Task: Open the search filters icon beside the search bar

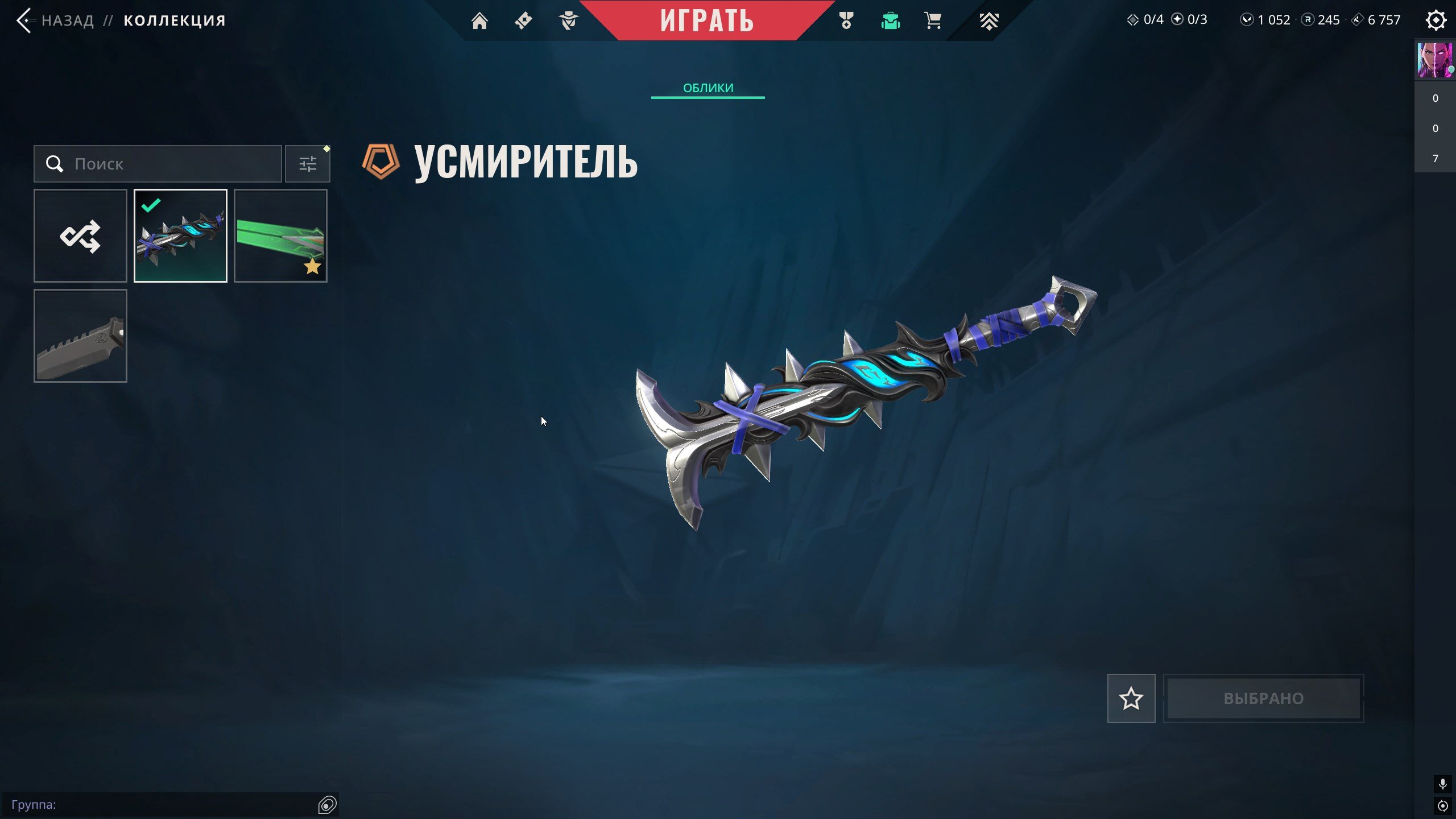Action: (x=308, y=163)
